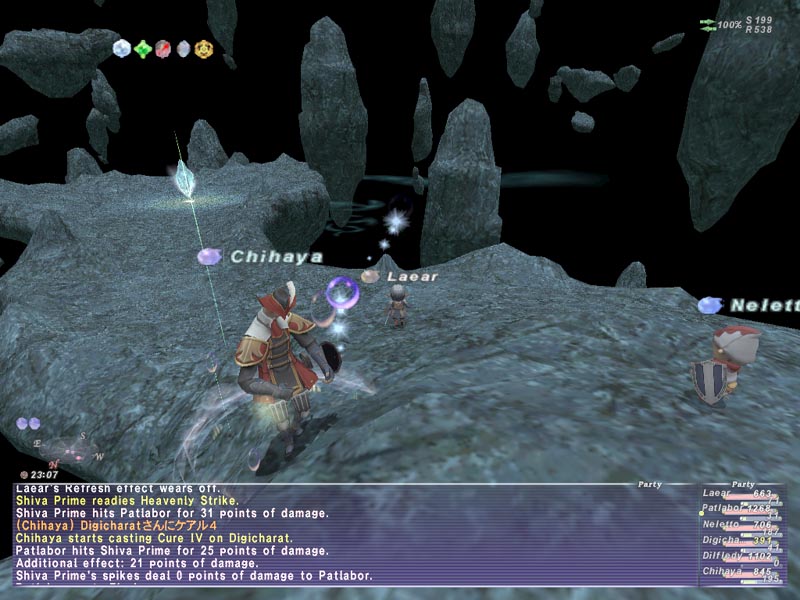This screenshot has width=800, height=600.
Task: Click the red-slashed orb status icon
Action: pyautogui.click(x=163, y=48)
